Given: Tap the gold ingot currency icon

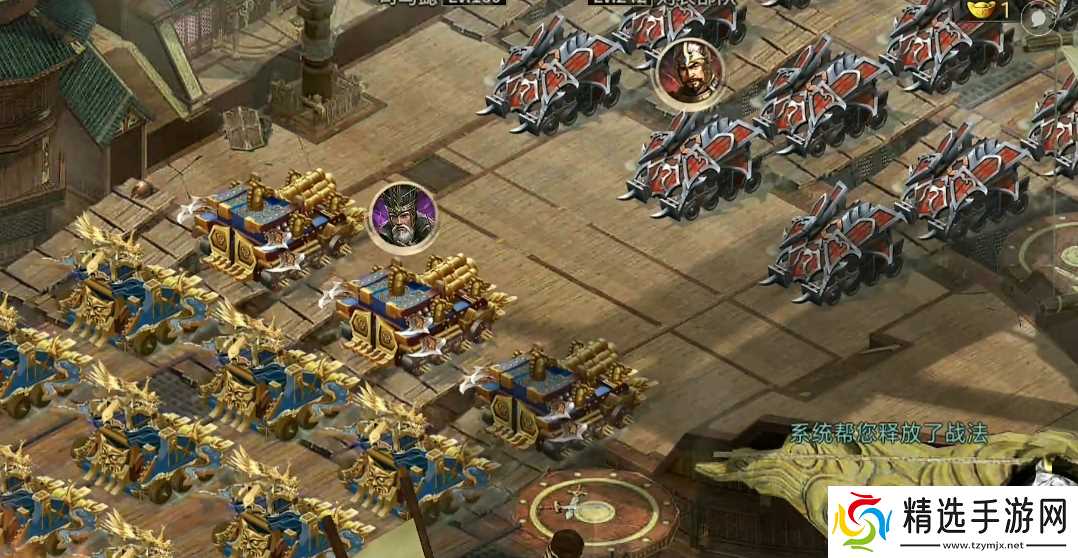Looking at the screenshot, I should 980,9.
